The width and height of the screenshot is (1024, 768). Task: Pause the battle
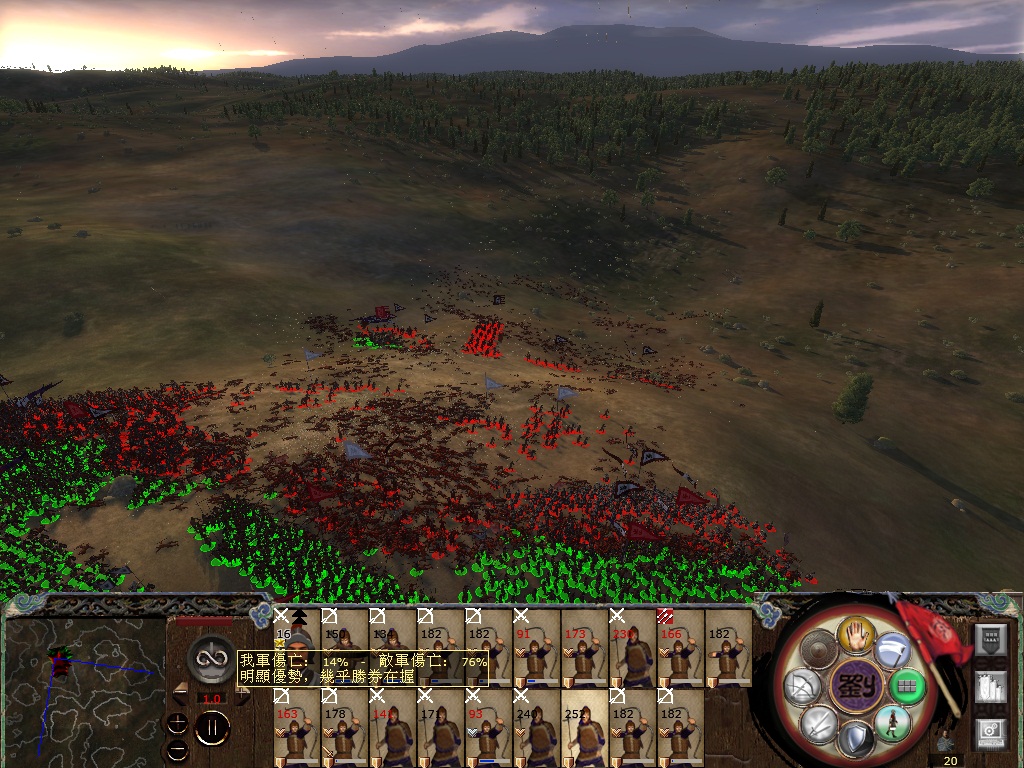(x=212, y=729)
